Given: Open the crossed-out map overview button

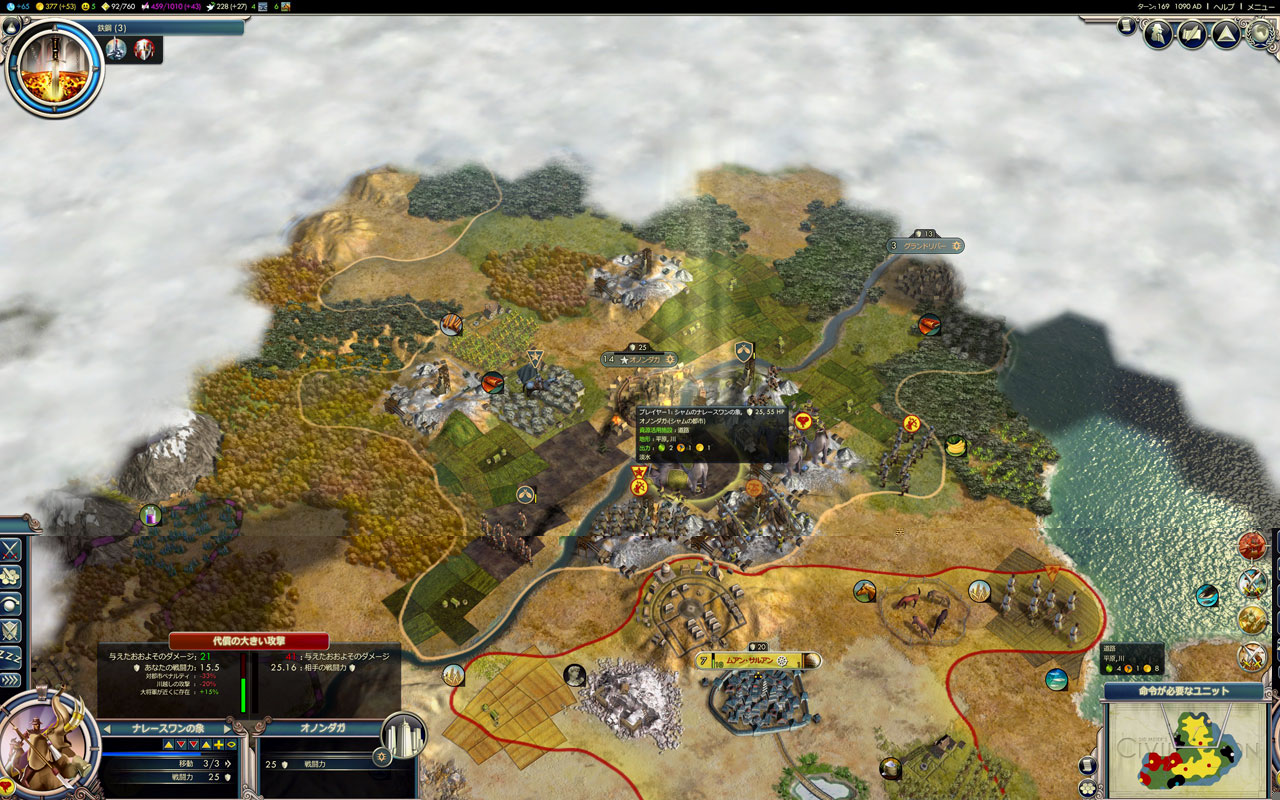Looking at the screenshot, I should (1192, 35).
